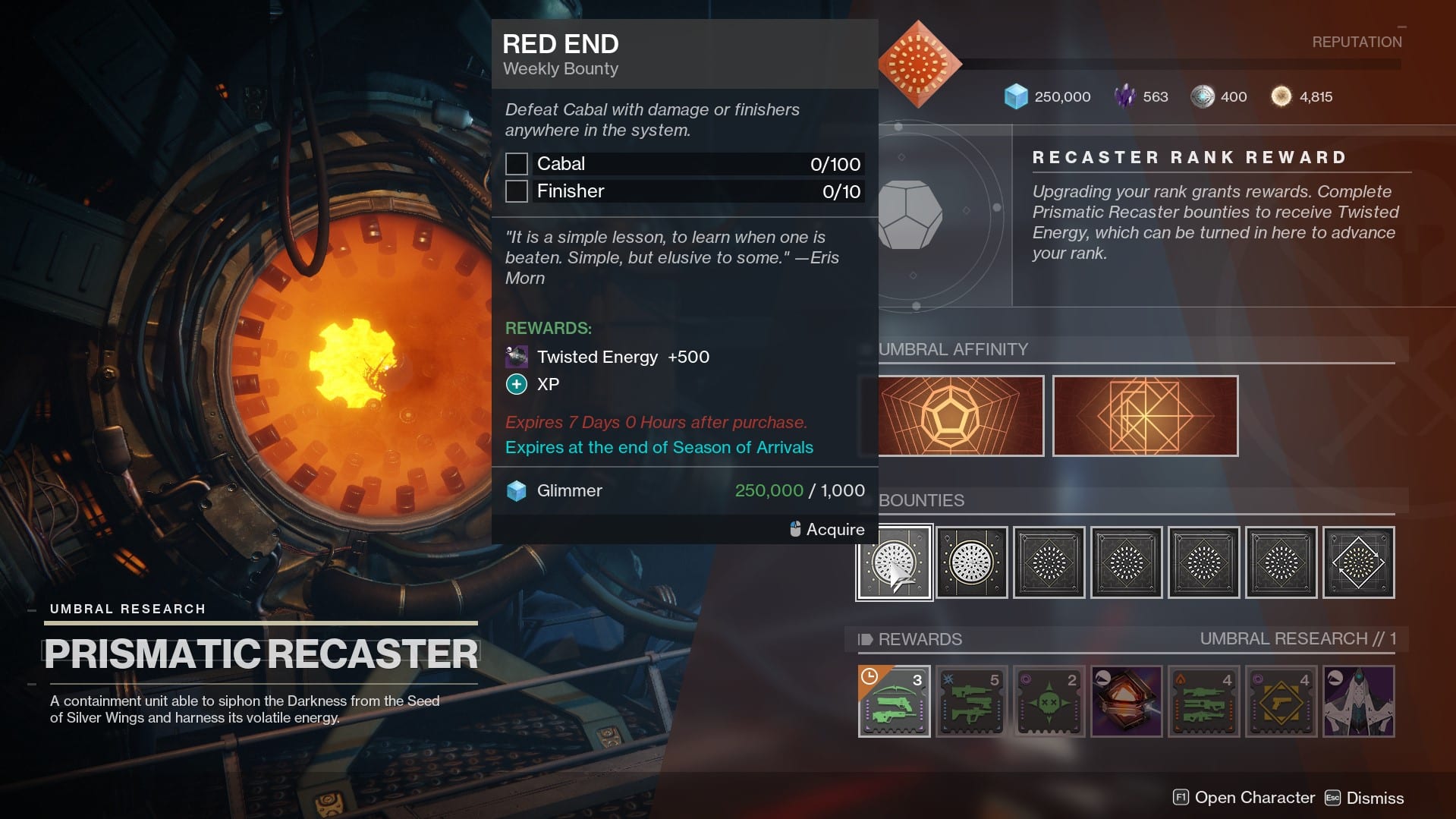Select the highlighted Red End weekly bounty
The width and height of the screenshot is (1456, 819).
coord(894,562)
